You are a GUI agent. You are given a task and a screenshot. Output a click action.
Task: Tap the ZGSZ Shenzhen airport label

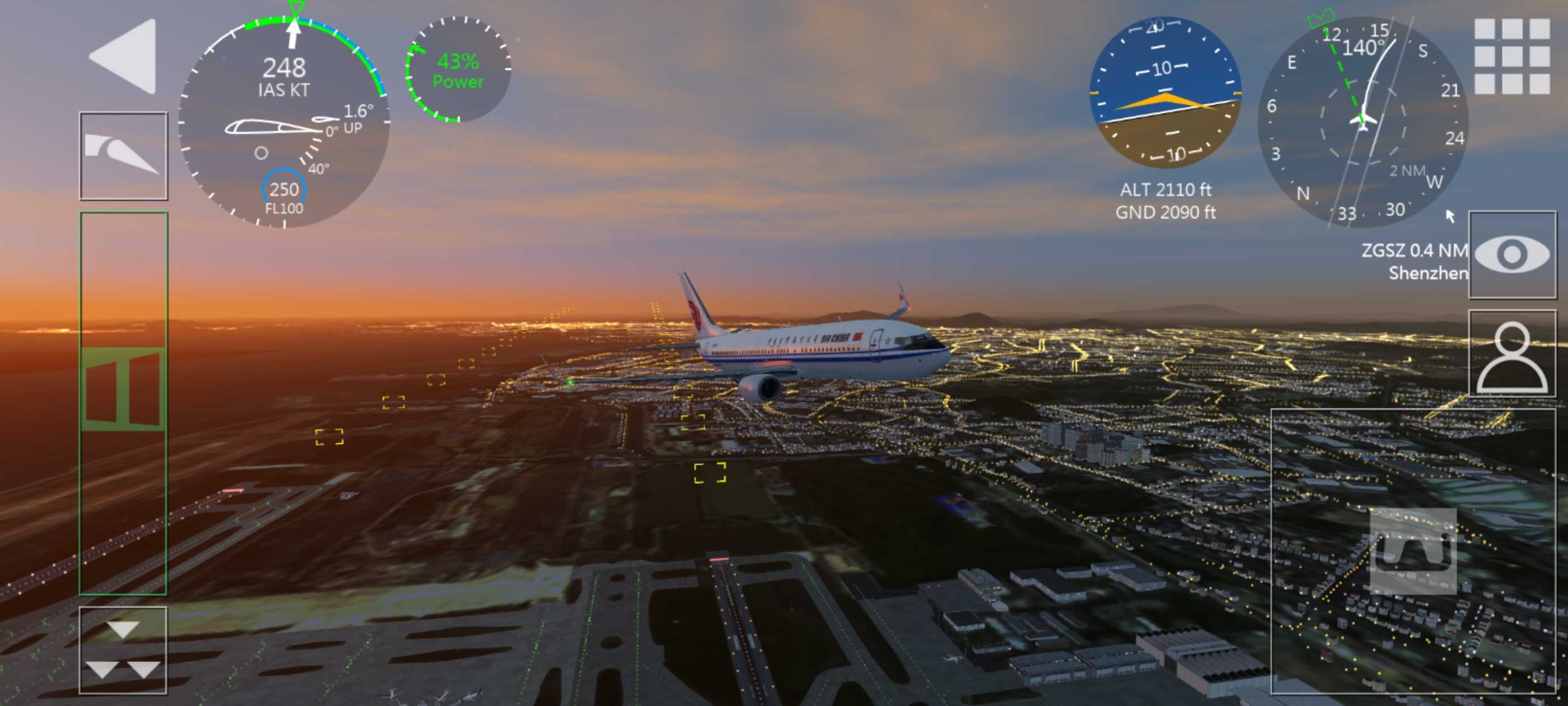pos(1414,261)
